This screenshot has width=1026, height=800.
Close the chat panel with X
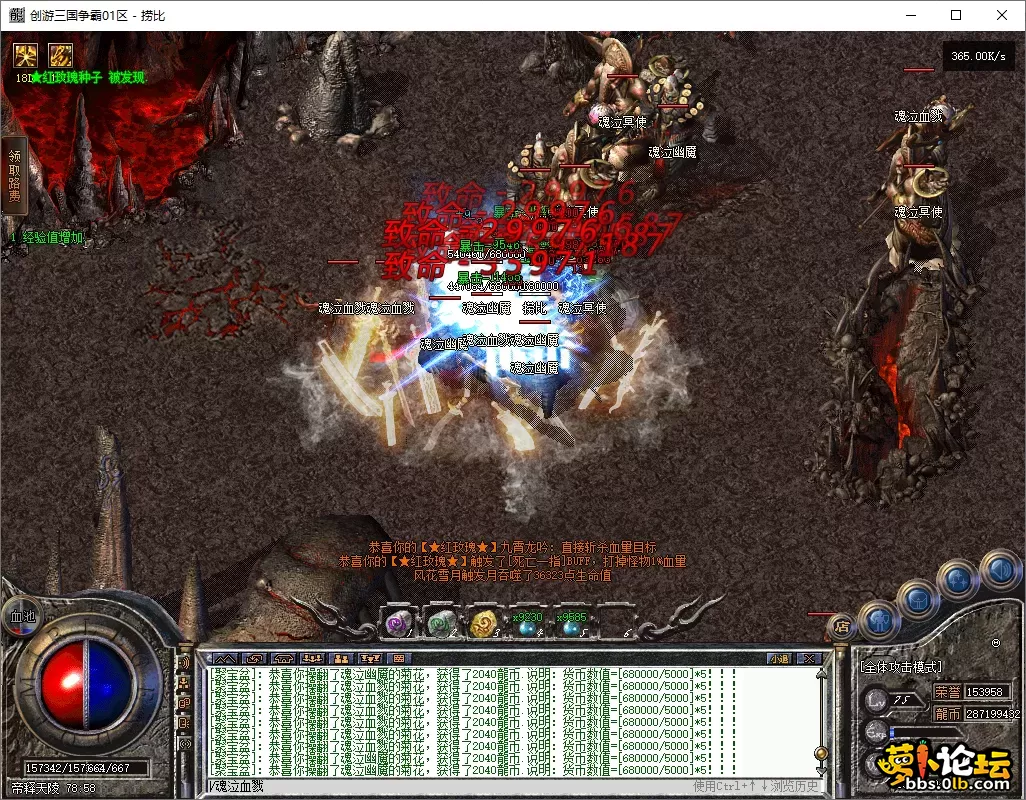tap(810, 658)
